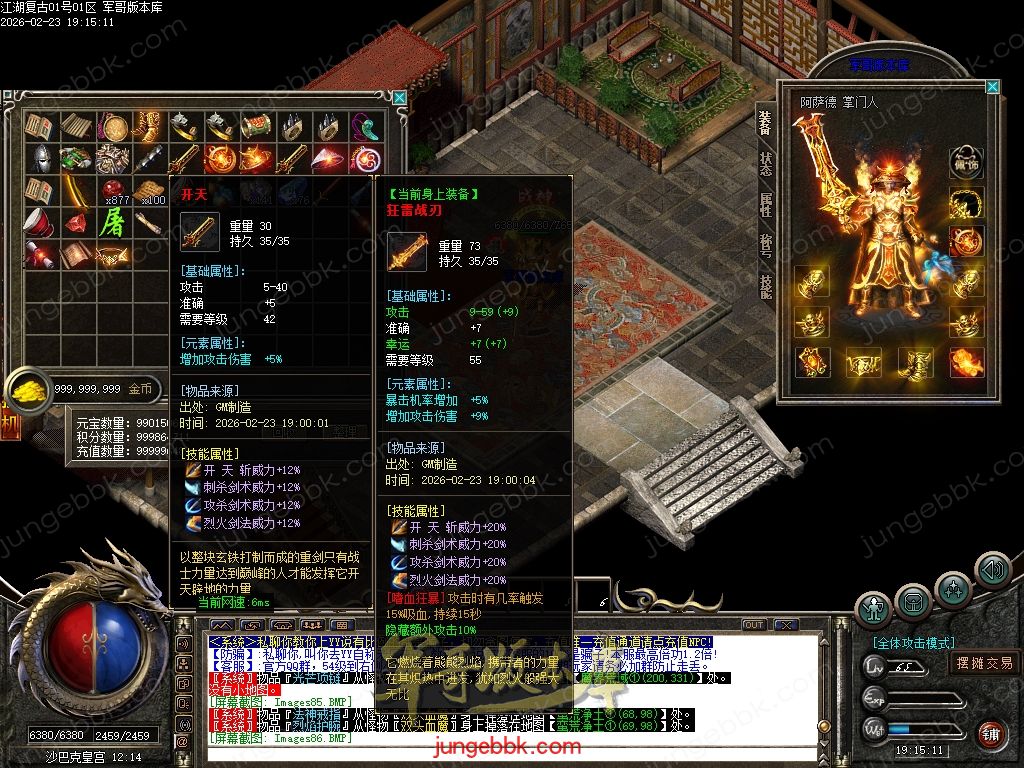Switch to the 状态 status tab
This screenshot has width=1024, height=768.
tap(765, 163)
